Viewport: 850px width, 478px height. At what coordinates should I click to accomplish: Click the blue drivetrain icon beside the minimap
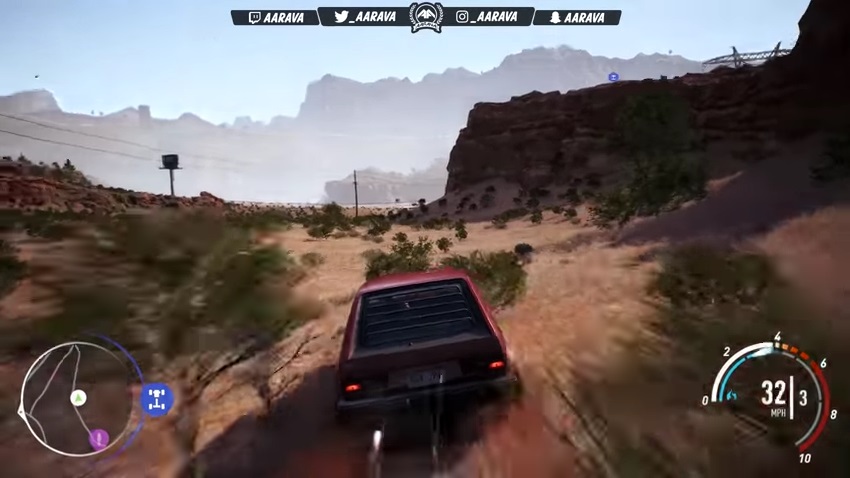pyautogui.click(x=156, y=399)
